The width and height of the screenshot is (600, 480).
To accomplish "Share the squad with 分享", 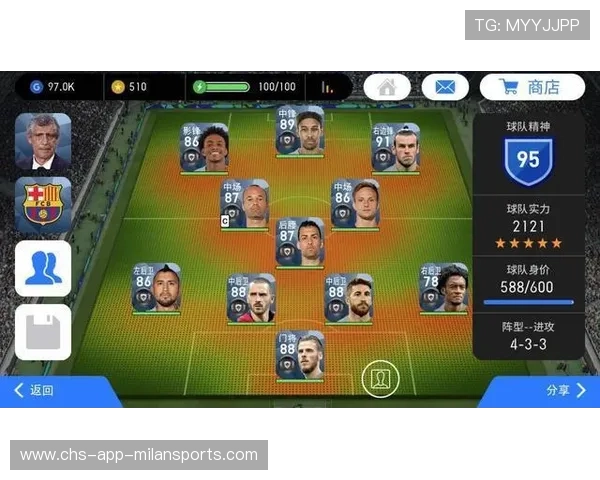I will tap(565, 391).
